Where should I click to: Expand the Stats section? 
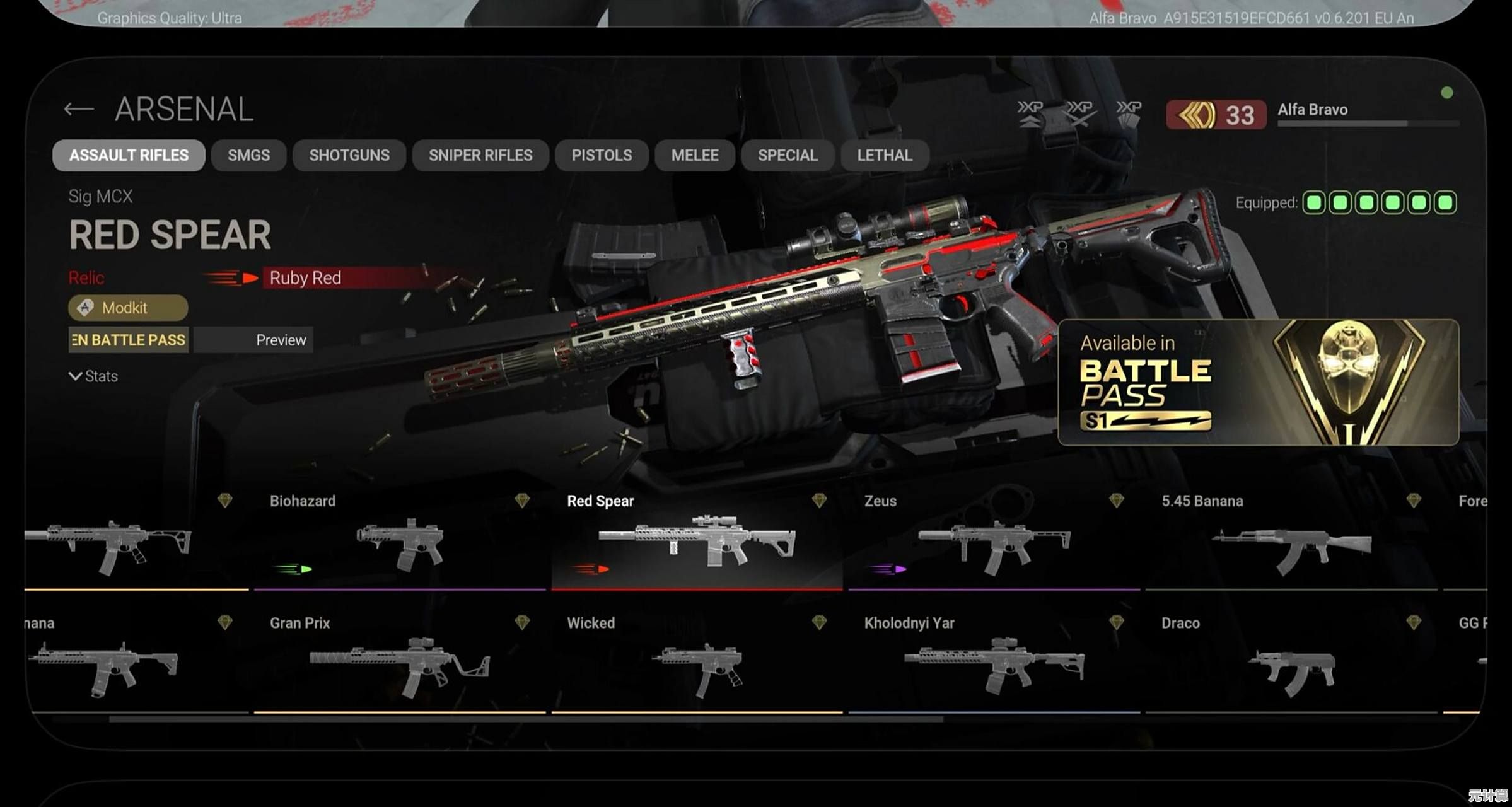(93, 376)
